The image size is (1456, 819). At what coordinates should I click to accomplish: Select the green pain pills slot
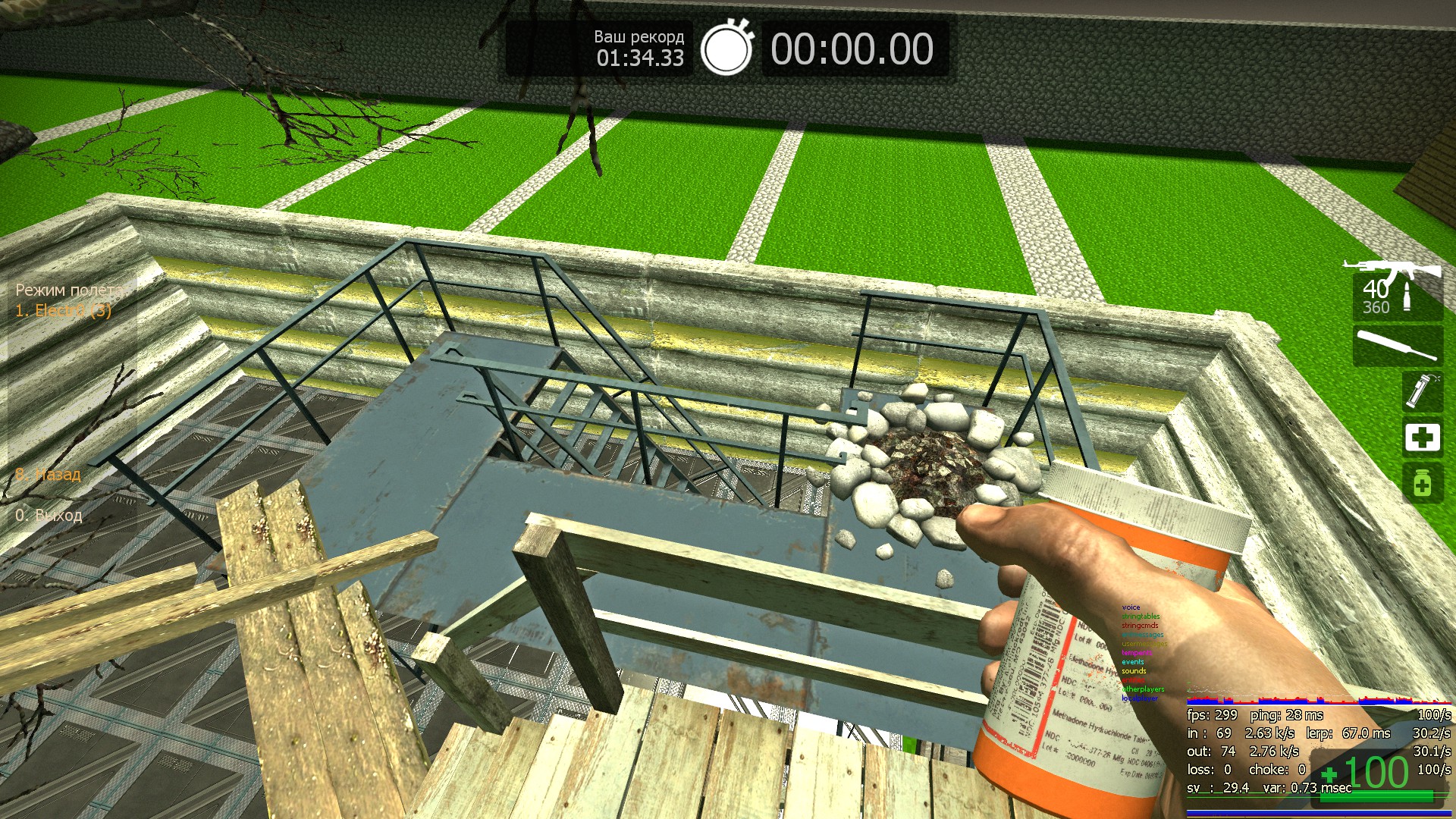[1422, 484]
